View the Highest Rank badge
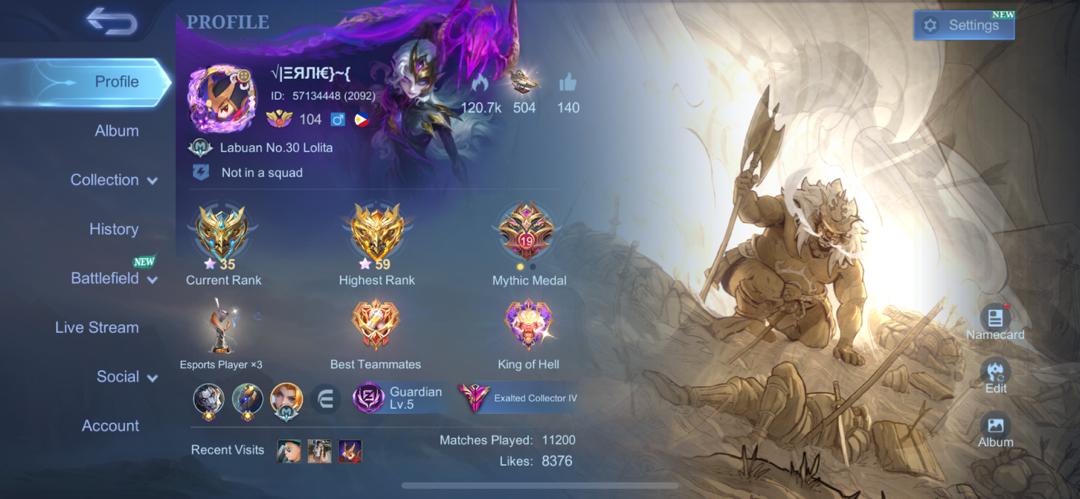The height and width of the screenshot is (499, 1080). [x=376, y=234]
